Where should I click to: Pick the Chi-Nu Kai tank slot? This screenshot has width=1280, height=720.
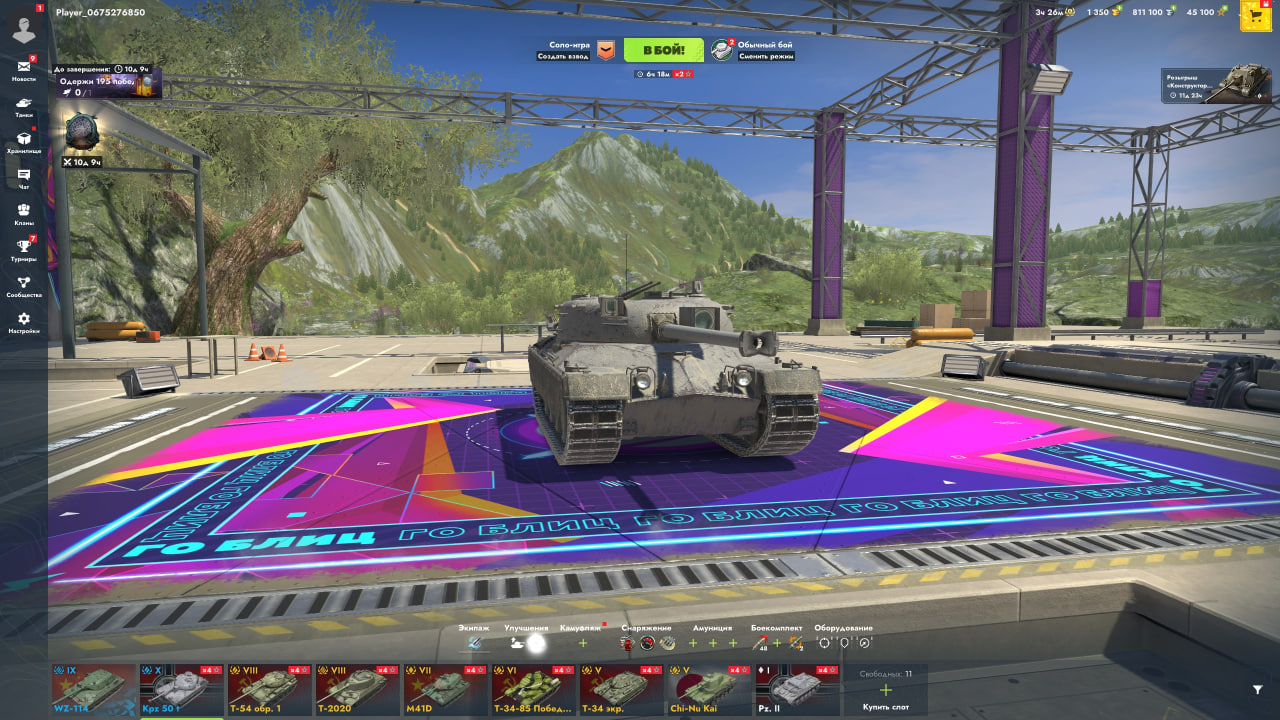tap(710, 690)
